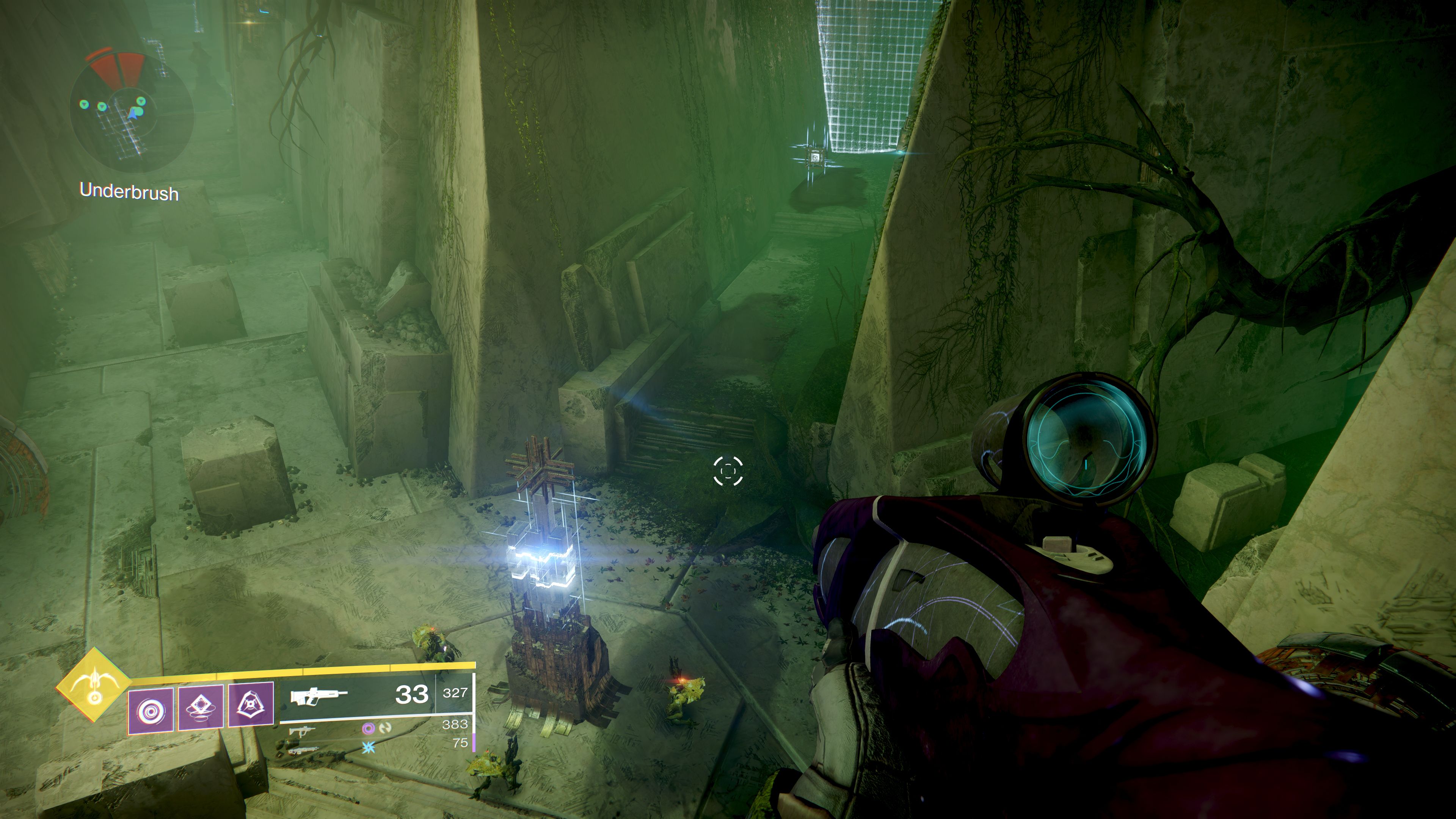Trigger the class ability icon with target symbol
The image size is (1456, 819).
coord(251,704)
